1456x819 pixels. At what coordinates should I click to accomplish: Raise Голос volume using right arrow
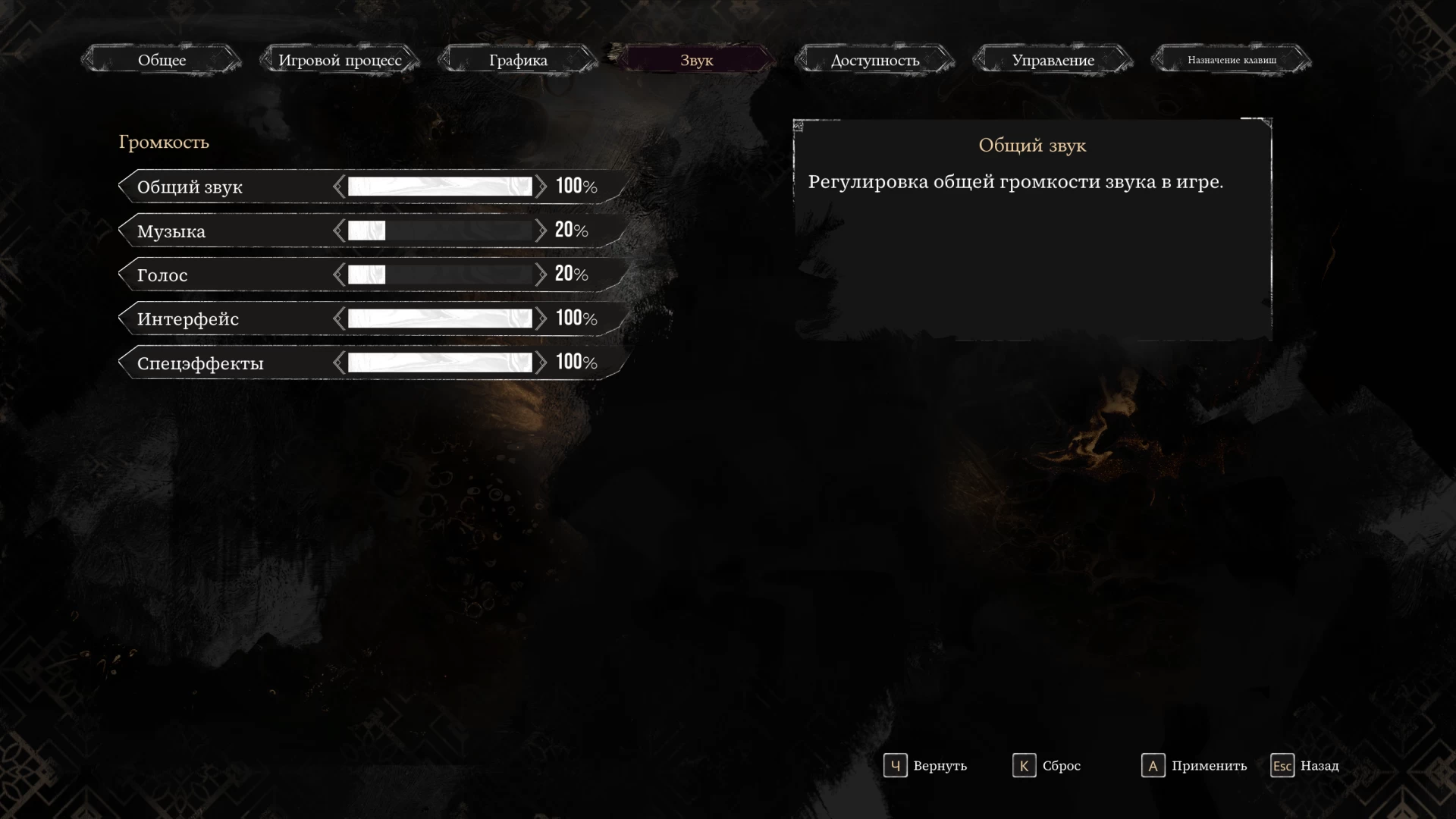click(x=541, y=275)
